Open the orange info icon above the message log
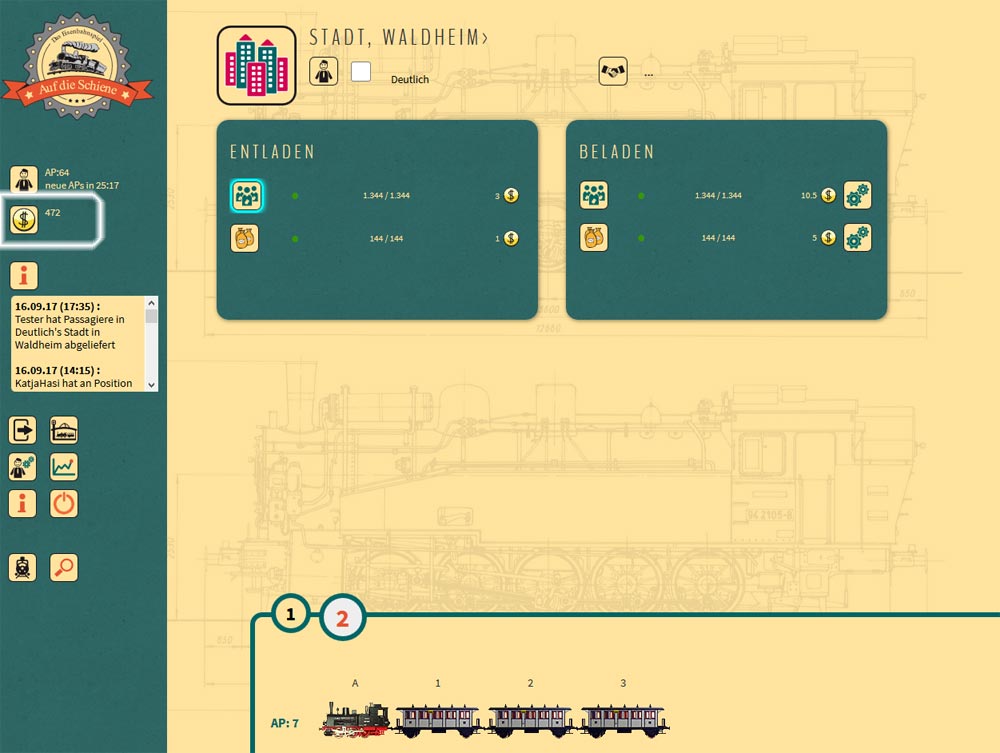 point(24,275)
